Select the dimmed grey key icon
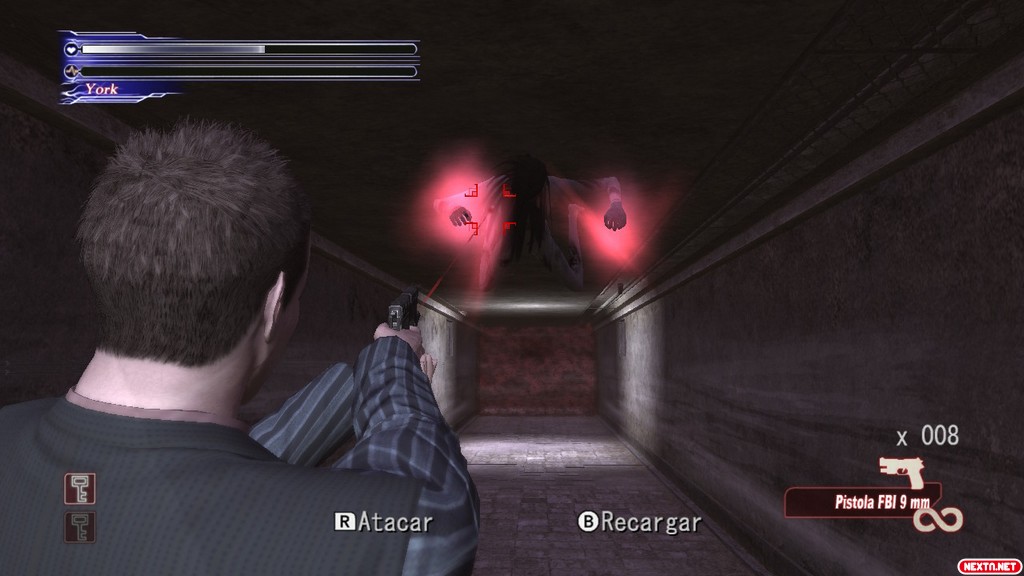Screen dimensions: 1024x576 [x=80, y=526]
